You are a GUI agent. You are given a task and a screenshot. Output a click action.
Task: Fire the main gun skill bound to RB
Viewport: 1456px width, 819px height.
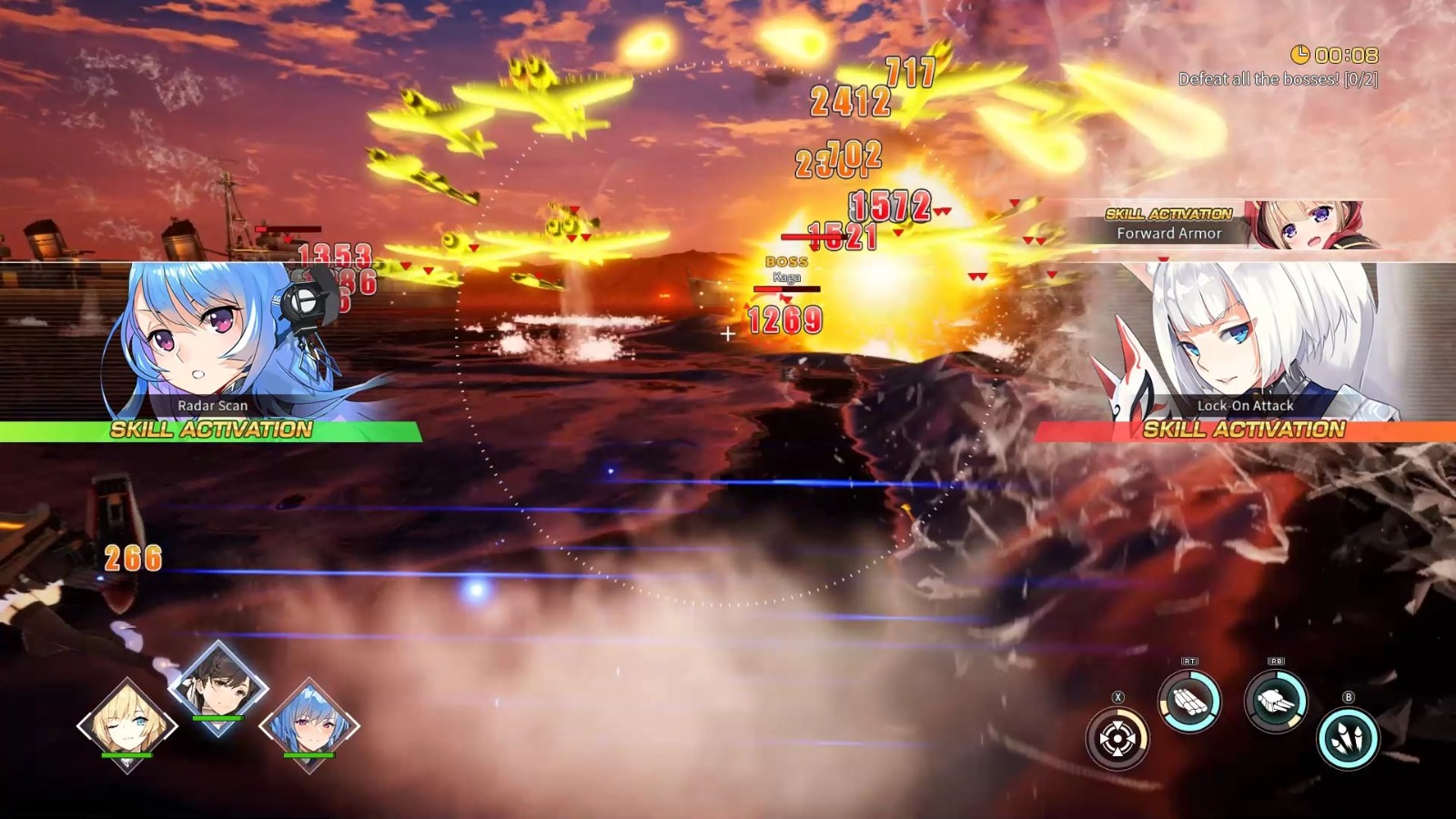[1276, 701]
